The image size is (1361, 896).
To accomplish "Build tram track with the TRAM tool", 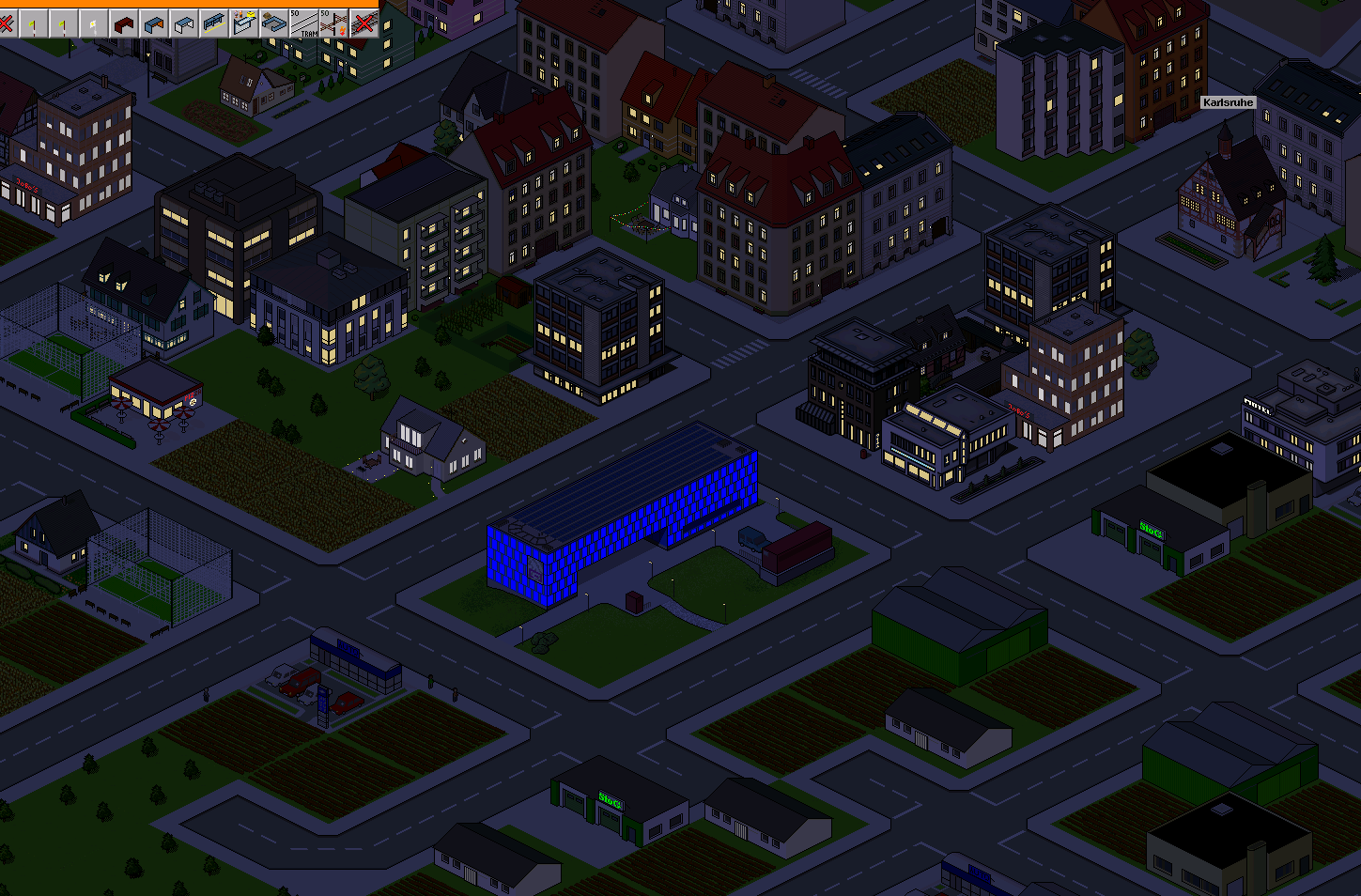I will 303,23.
